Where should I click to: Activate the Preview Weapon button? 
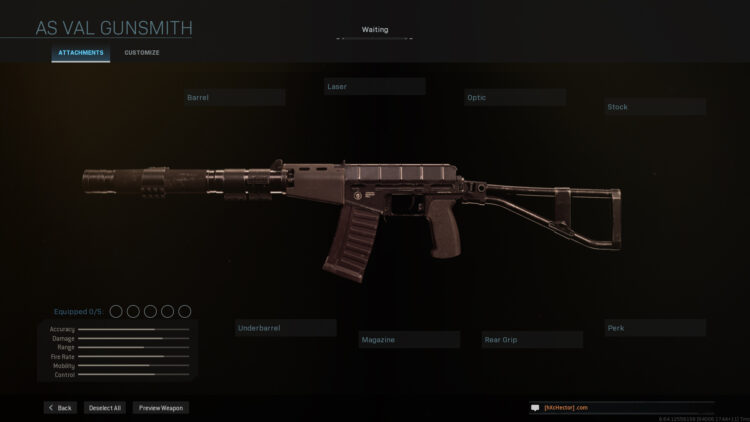161,408
